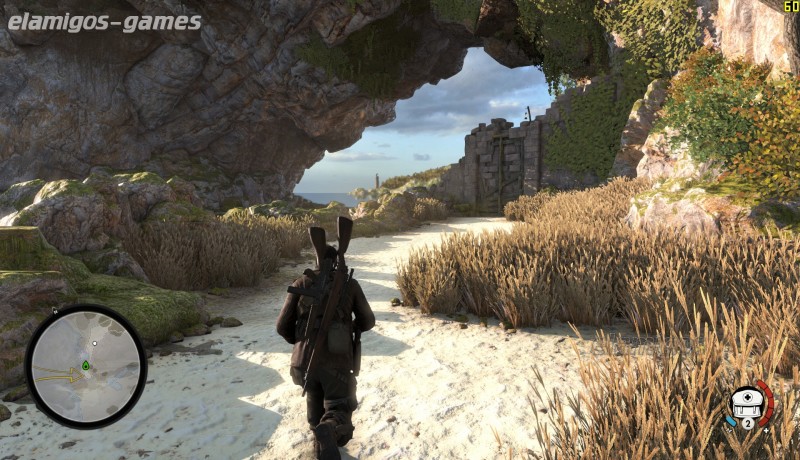Click the circular minimap

[86, 366]
